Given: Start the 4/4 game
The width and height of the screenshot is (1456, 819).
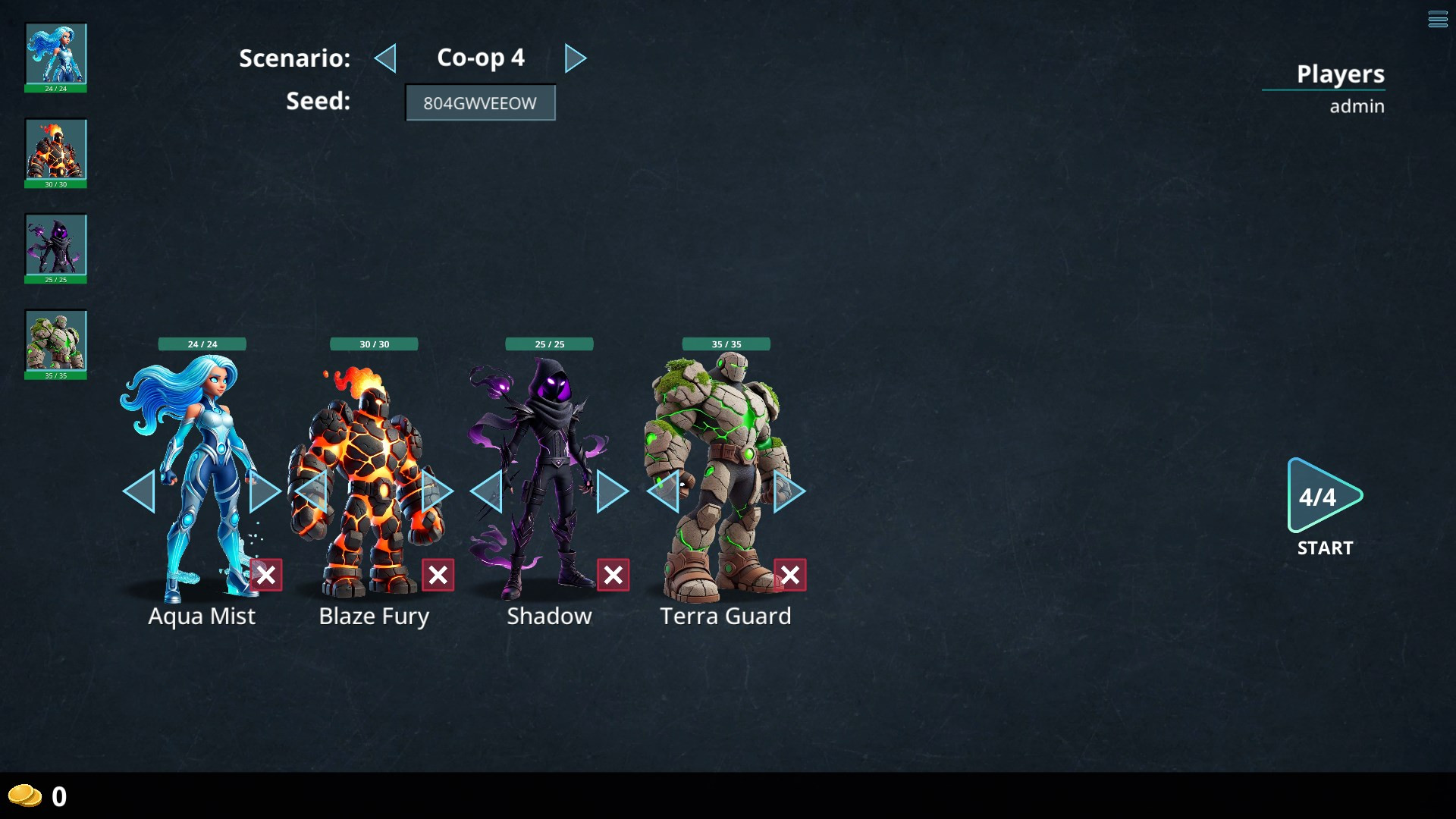Looking at the screenshot, I should click(1324, 497).
